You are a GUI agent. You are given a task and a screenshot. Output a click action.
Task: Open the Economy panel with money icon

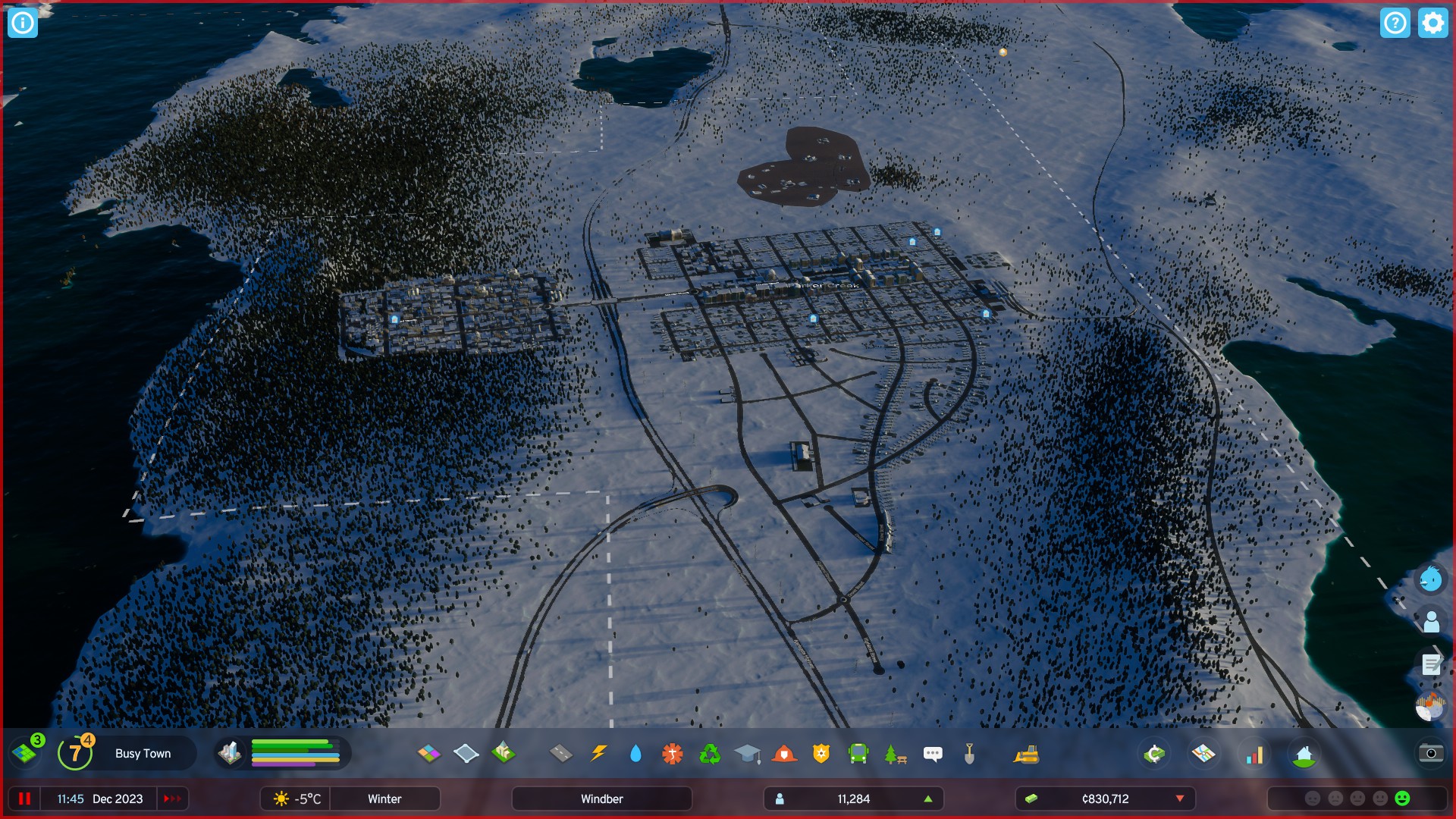1154,753
